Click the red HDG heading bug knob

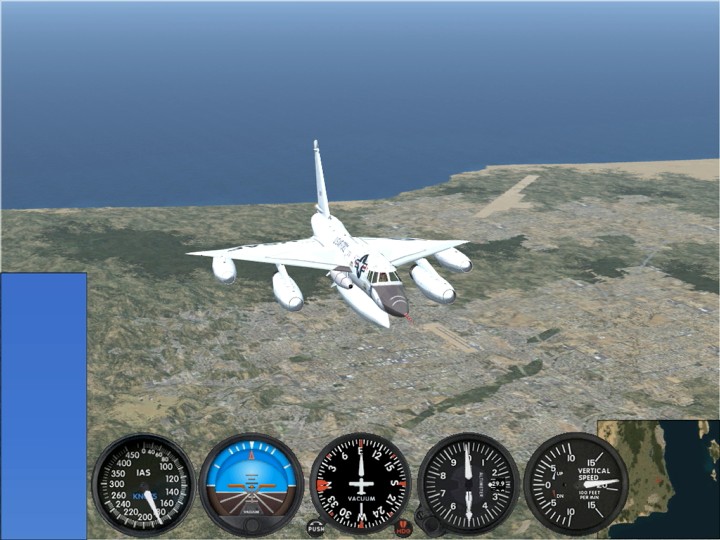[403, 527]
